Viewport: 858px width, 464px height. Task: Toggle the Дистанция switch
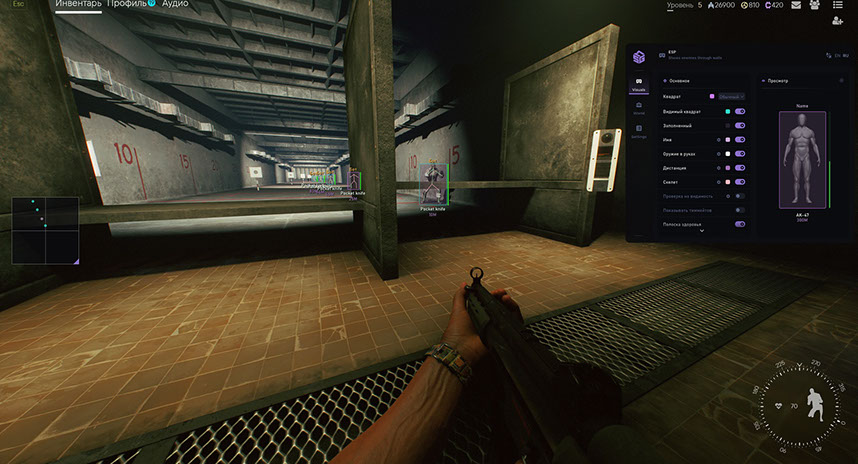(x=740, y=168)
